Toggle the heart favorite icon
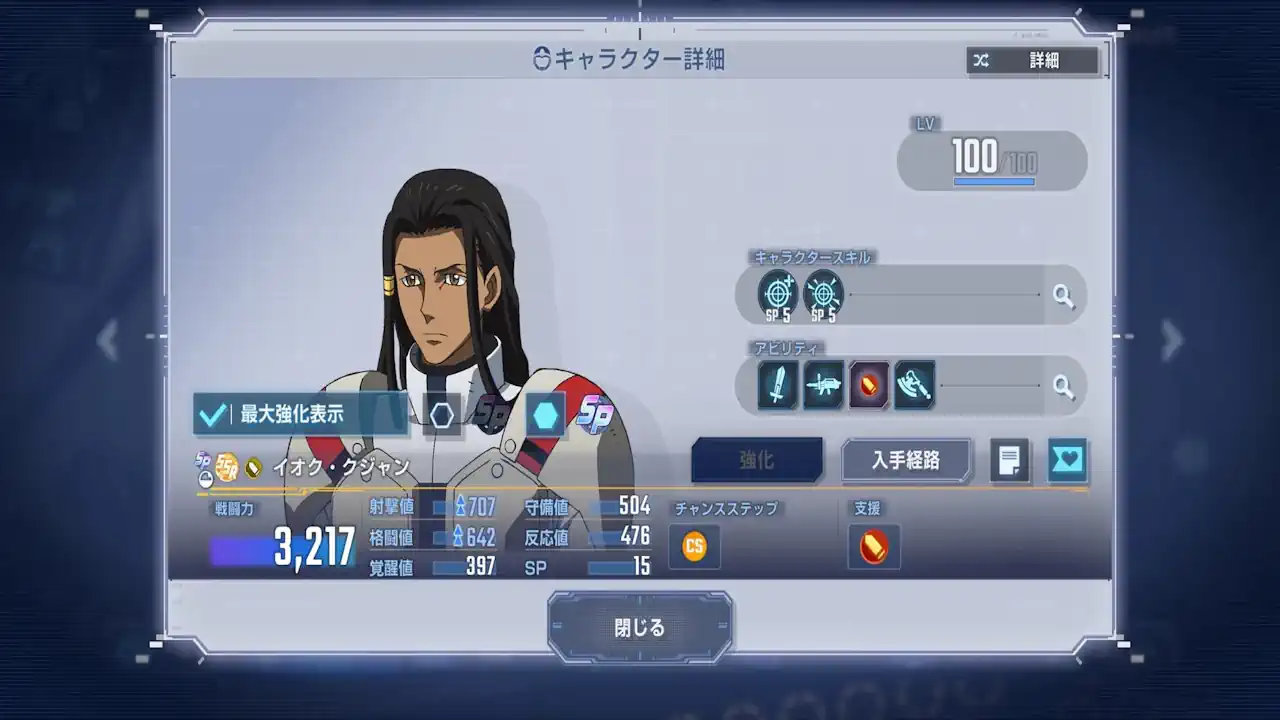1280x720 pixels. click(1066, 461)
